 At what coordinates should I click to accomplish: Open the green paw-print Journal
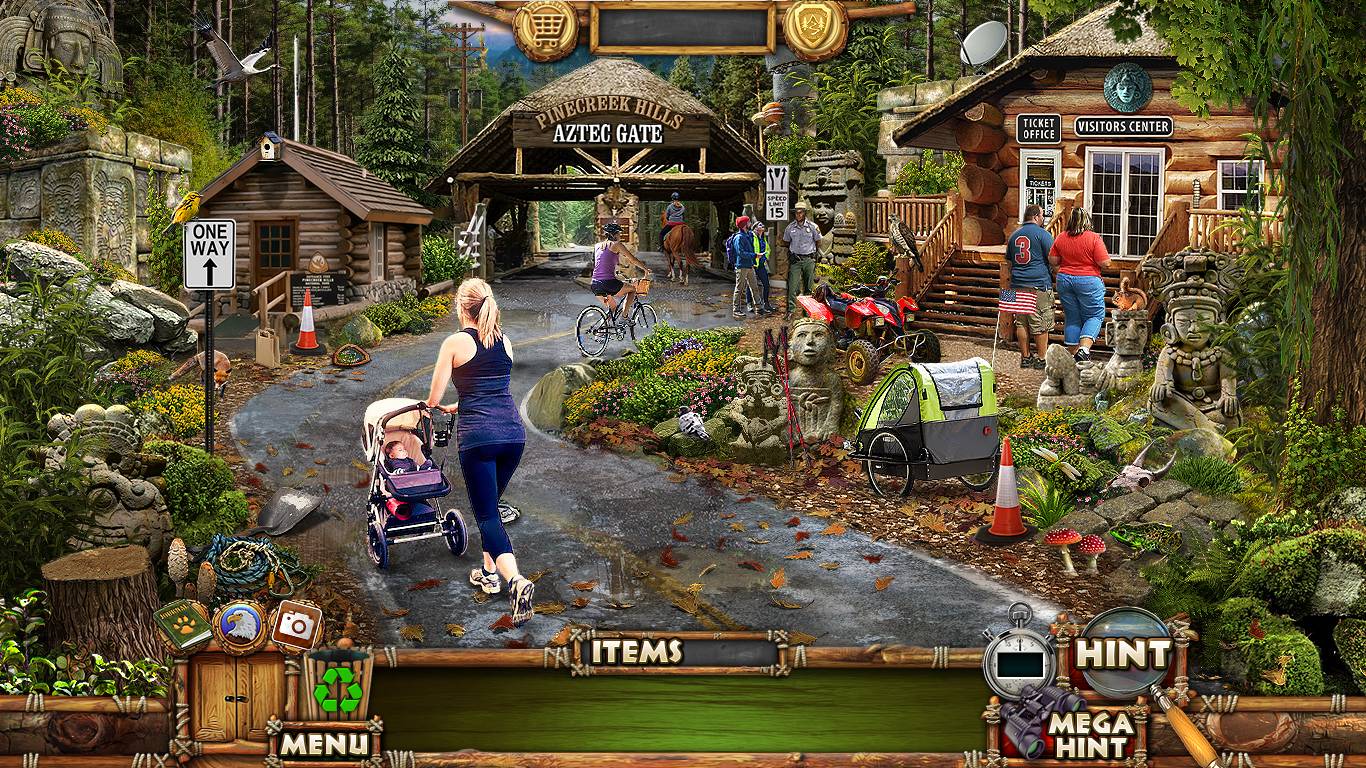point(182,625)
